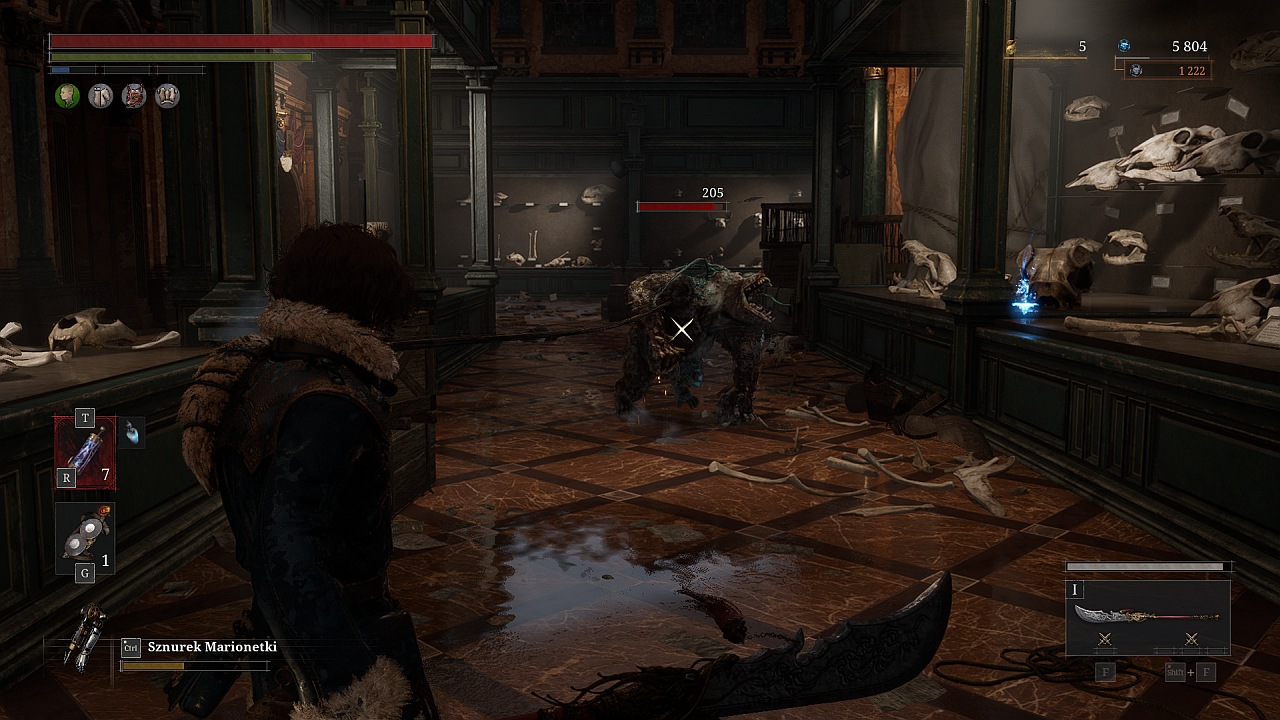1280x720 pixels.
Task: Activate the Sznurek Marionetki legion arm
Action: tap(84, 637)
